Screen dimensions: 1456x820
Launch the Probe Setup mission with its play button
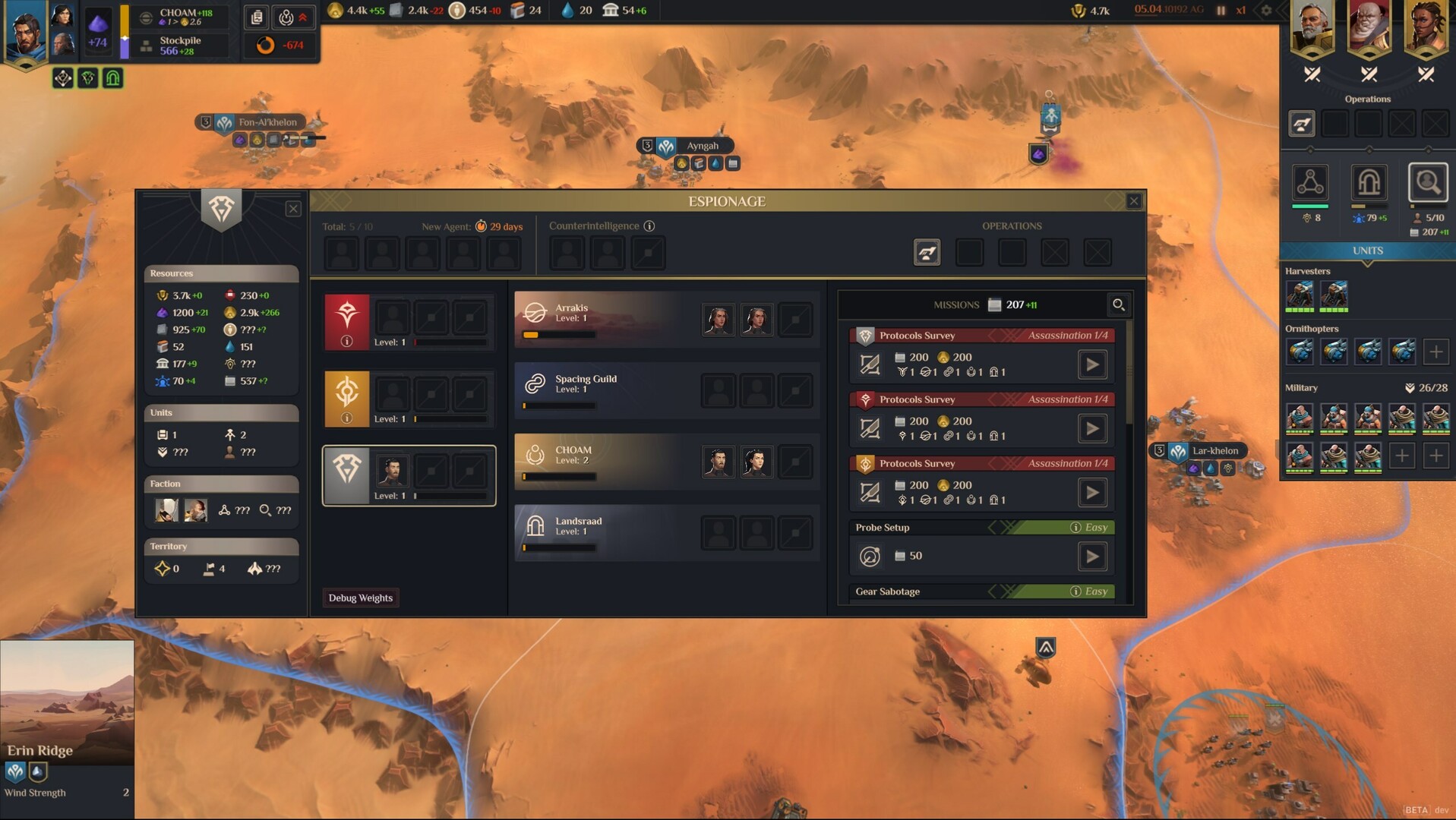pyautogui.click(x=1092, y=556)
